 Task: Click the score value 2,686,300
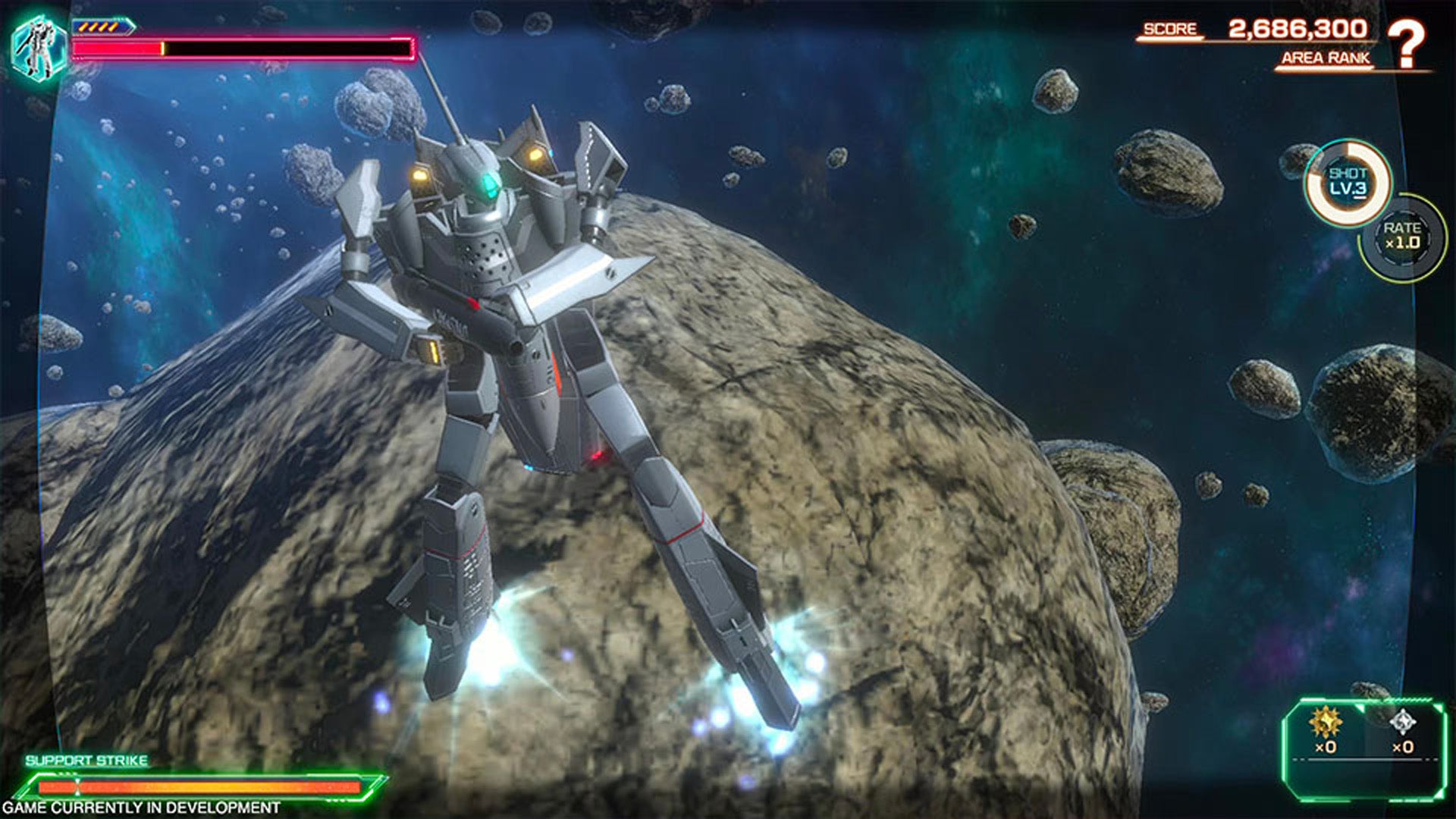click(x=1299, y=29)
